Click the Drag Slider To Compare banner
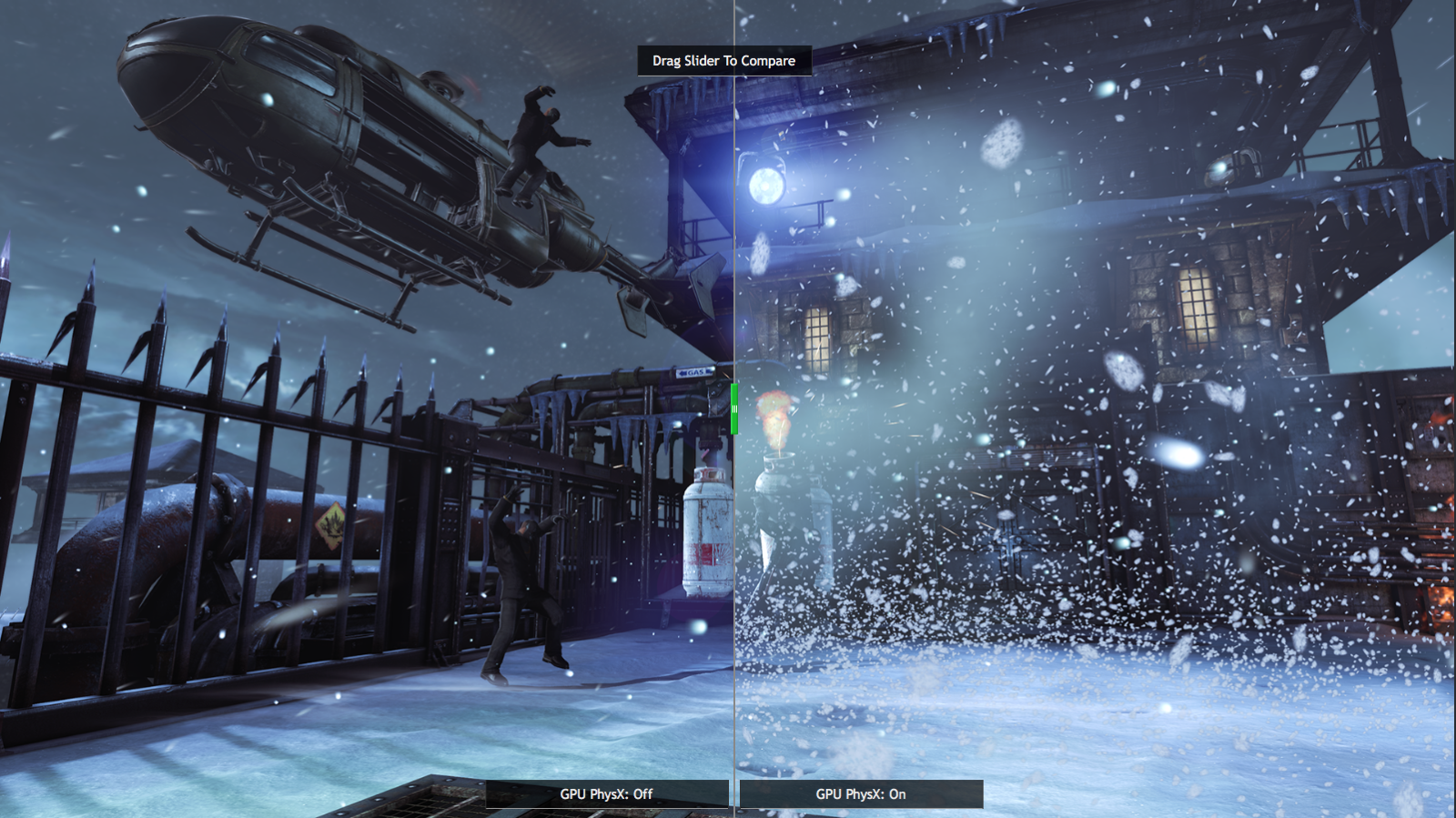Image resolution: width=1456 pixels, height=818 pixels. click(723, 61)
